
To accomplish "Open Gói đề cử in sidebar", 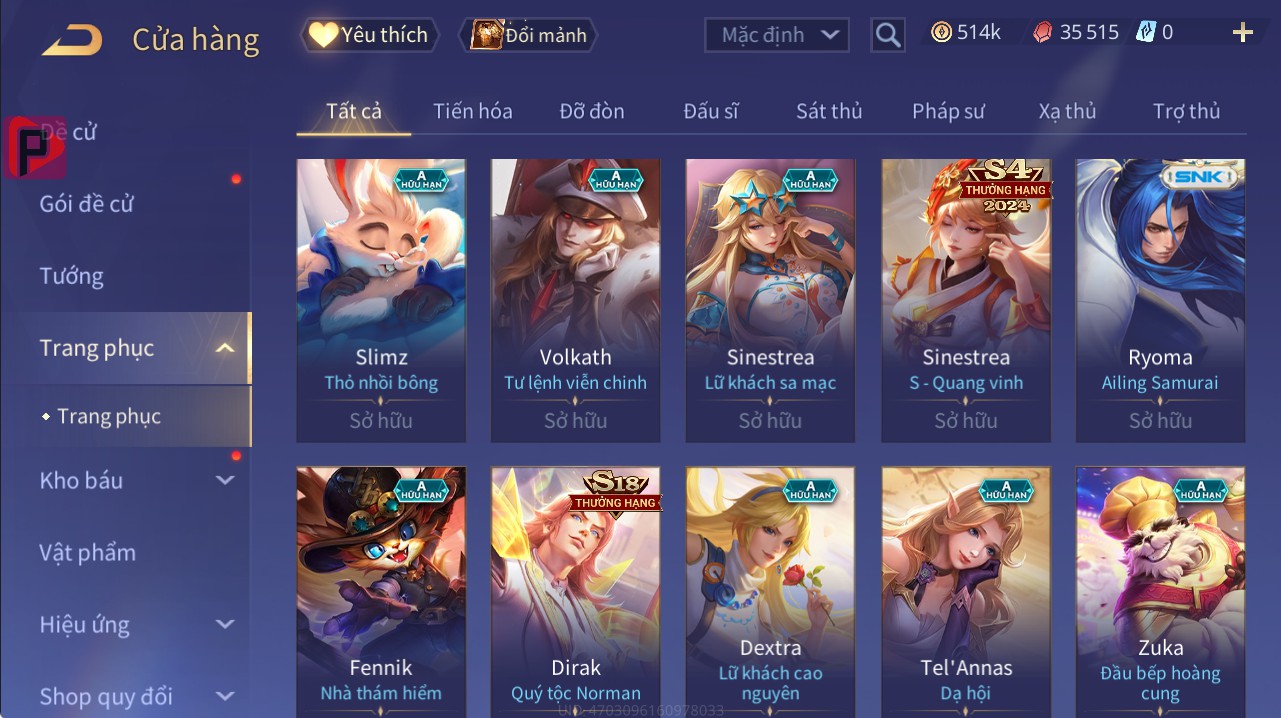I will tap(87, 204).
